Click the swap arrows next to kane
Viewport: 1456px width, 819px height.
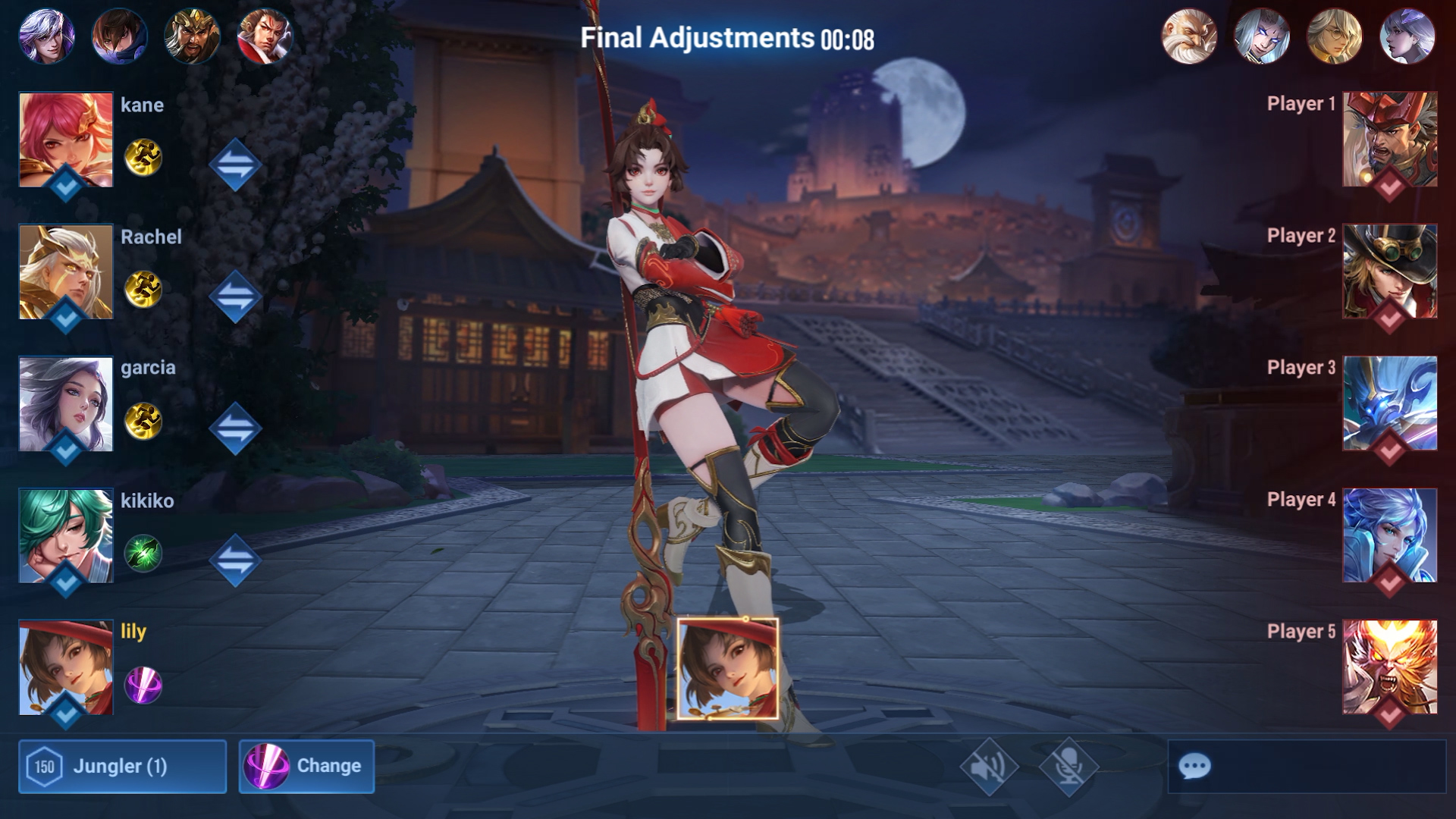tap(237, 163)
